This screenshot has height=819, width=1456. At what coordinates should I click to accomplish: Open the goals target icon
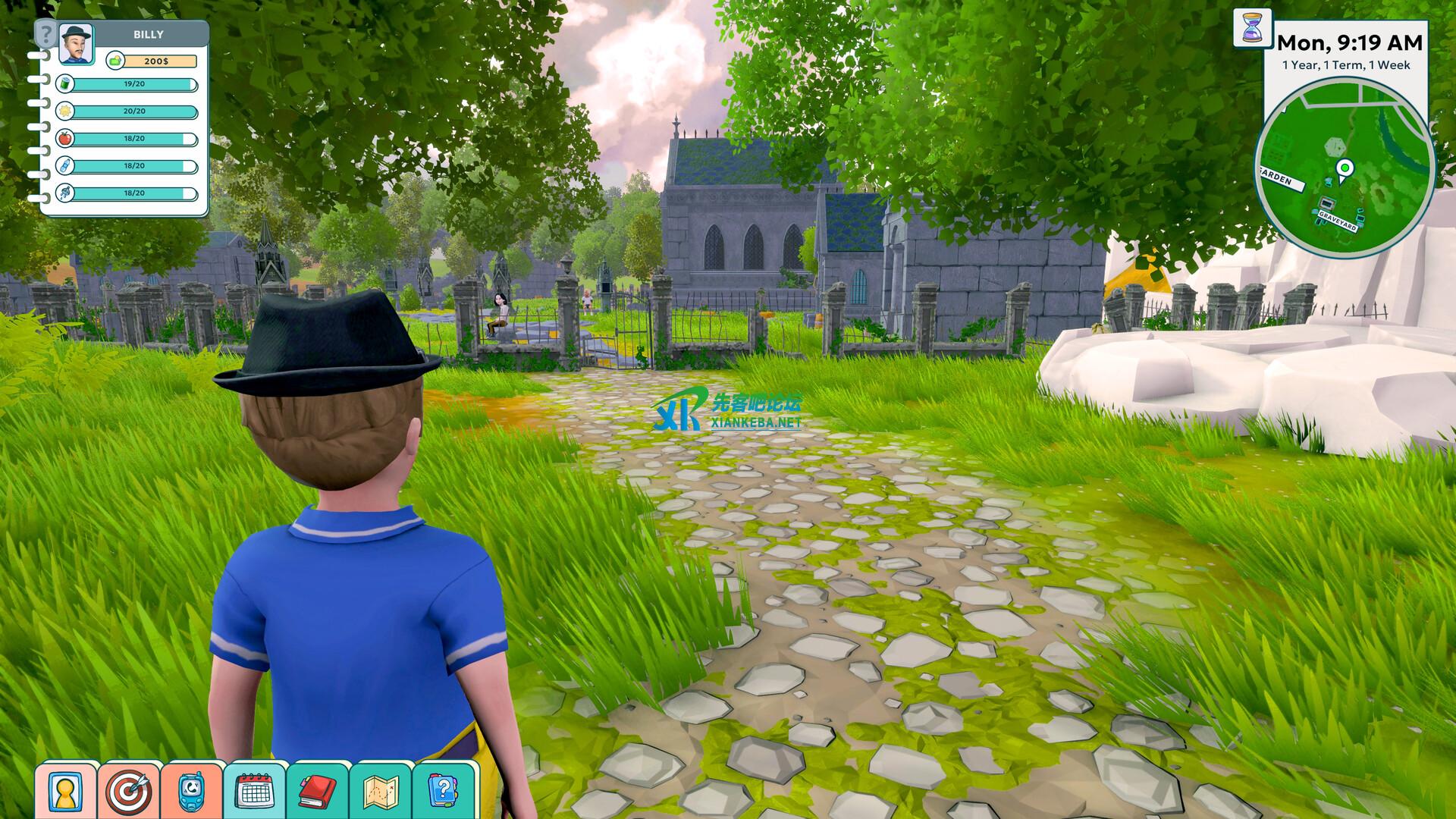[x=129, y=791]
